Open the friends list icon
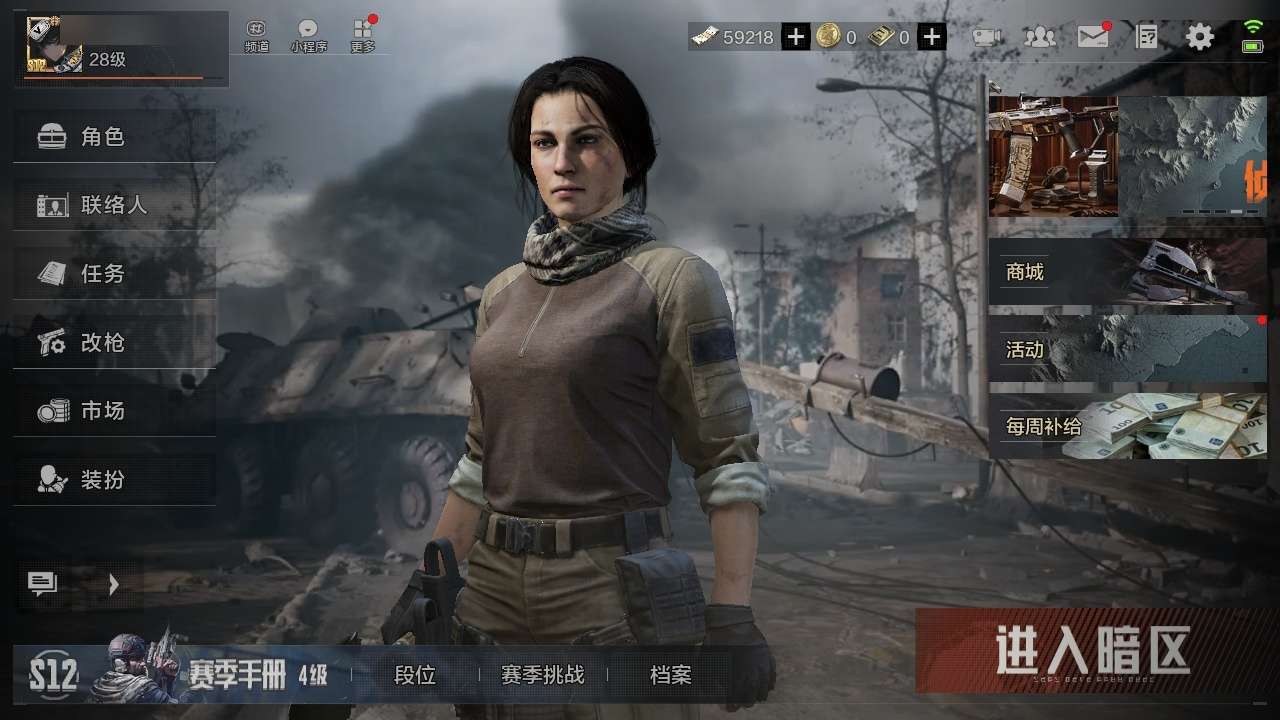The height and width of the screenshot is (720, 1280). (1040, 38)
